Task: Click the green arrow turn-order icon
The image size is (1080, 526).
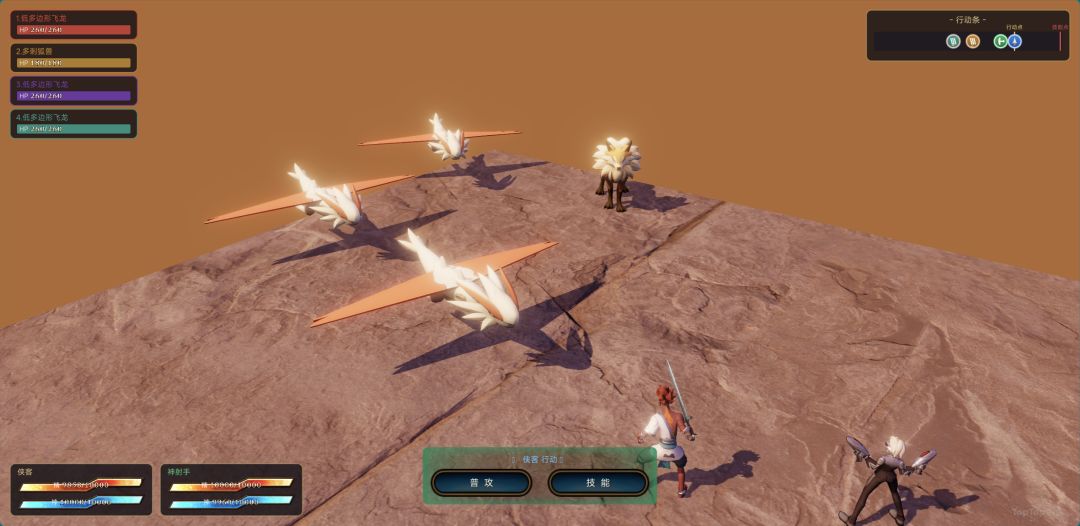Action: [x=1000, y=41]
